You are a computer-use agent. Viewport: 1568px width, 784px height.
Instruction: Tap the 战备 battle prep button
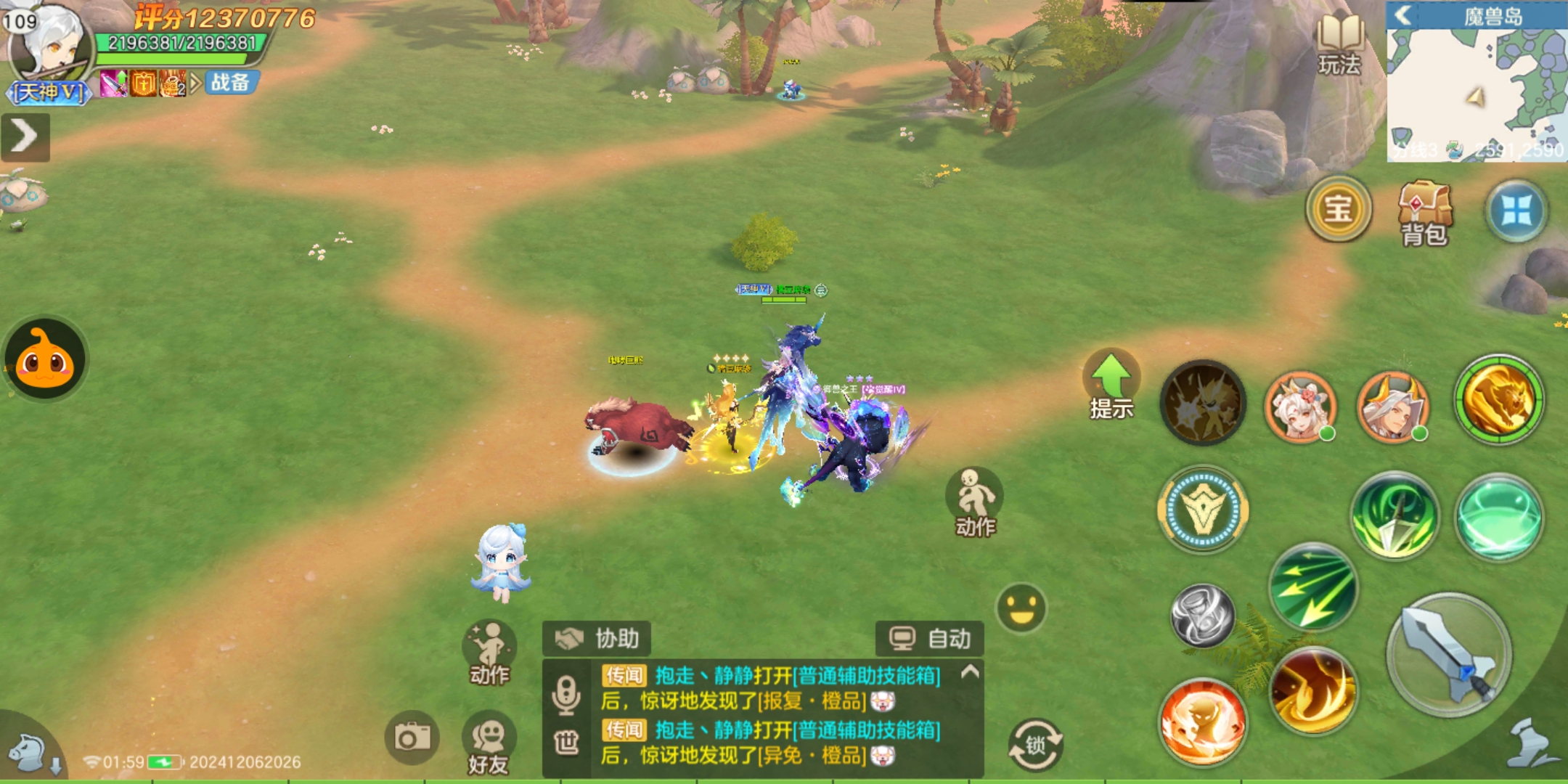click(x=230, y=83)
